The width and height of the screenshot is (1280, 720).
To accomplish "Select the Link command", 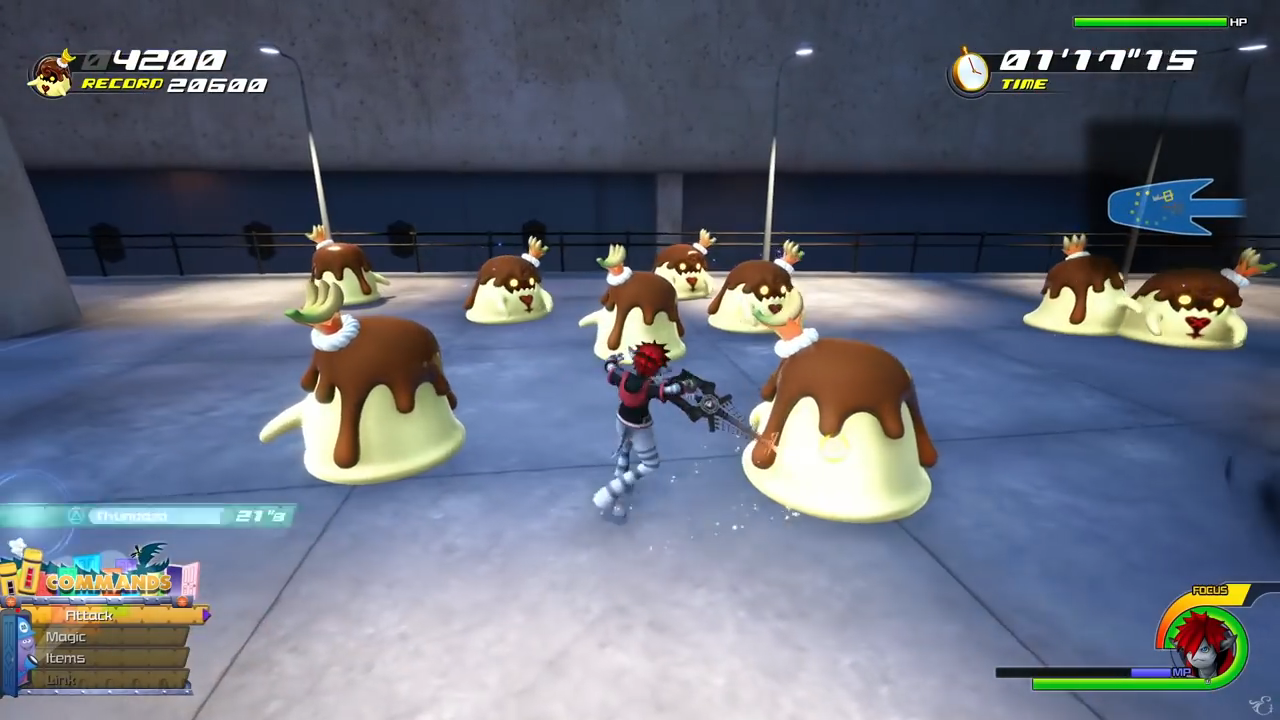I will click(61, 678).
